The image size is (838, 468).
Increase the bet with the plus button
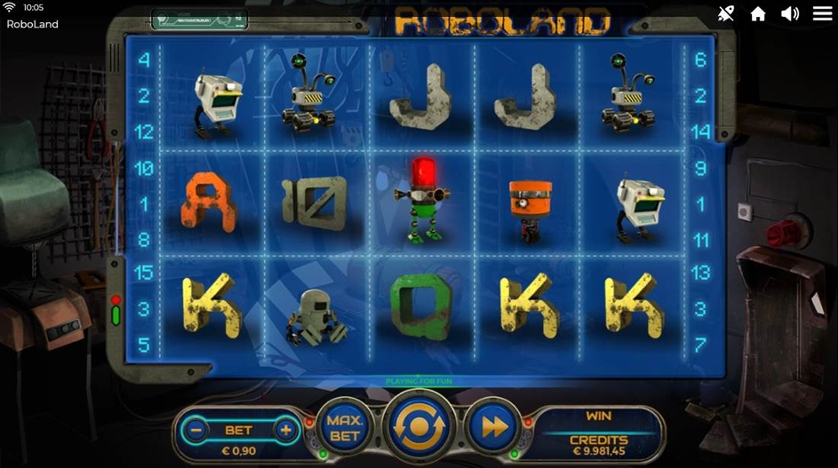(285, 430)
